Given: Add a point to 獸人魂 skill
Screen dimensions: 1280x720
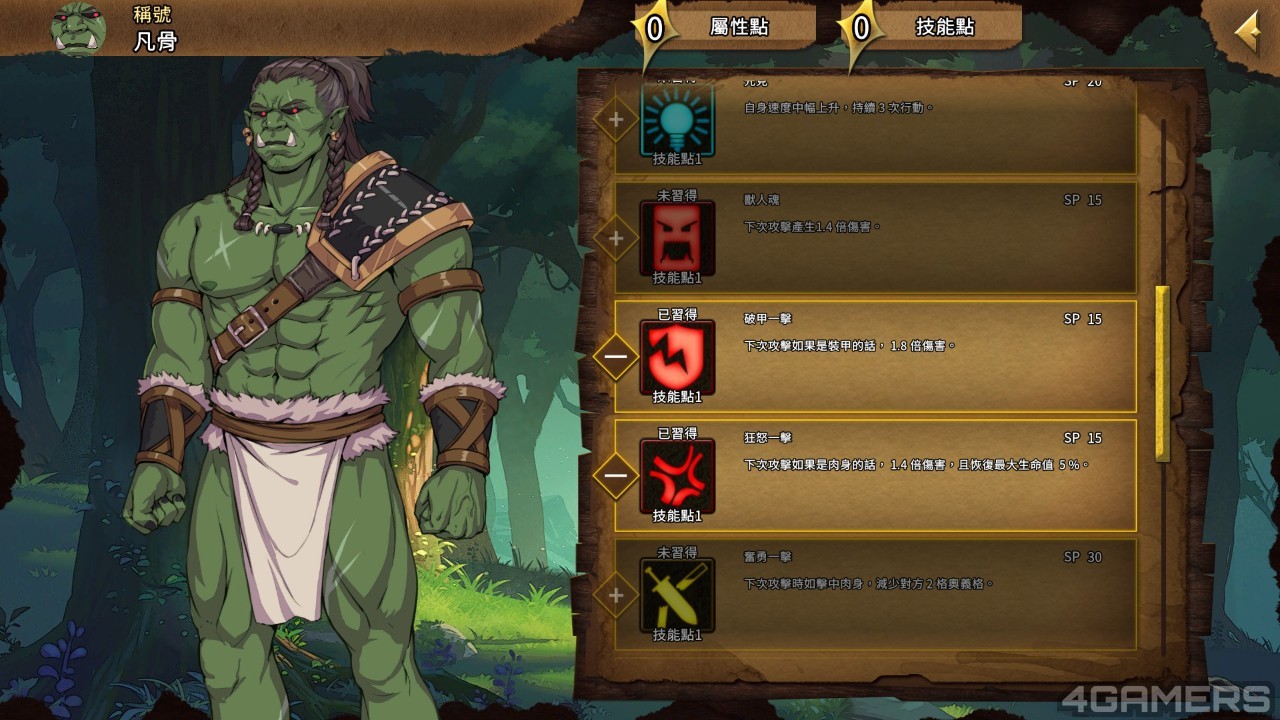Looking at the screenshot, I should point(616,238).
